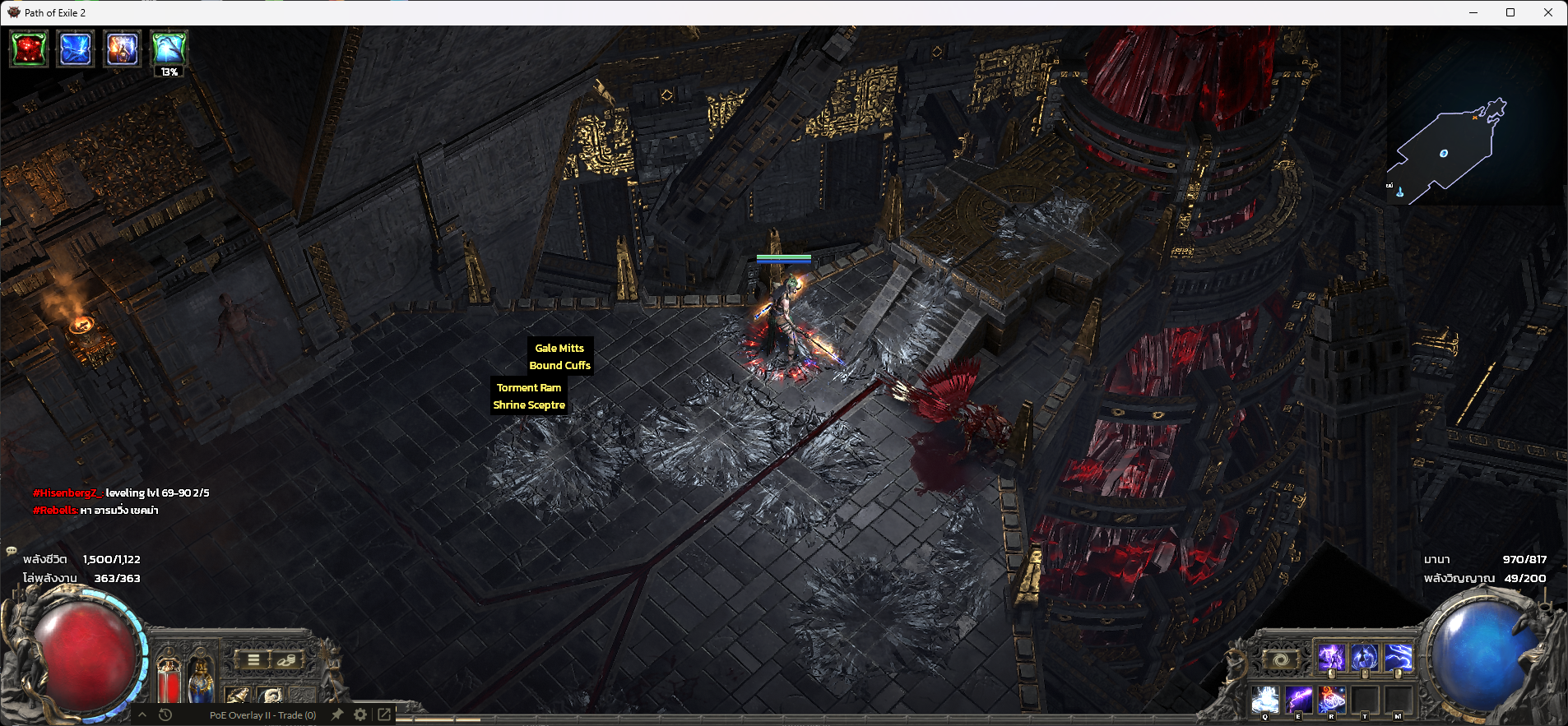The width and height of the screenshot is (1568, 726).
Task: Close the Path of Exile 2 window
Action: tap(1547, 12)
